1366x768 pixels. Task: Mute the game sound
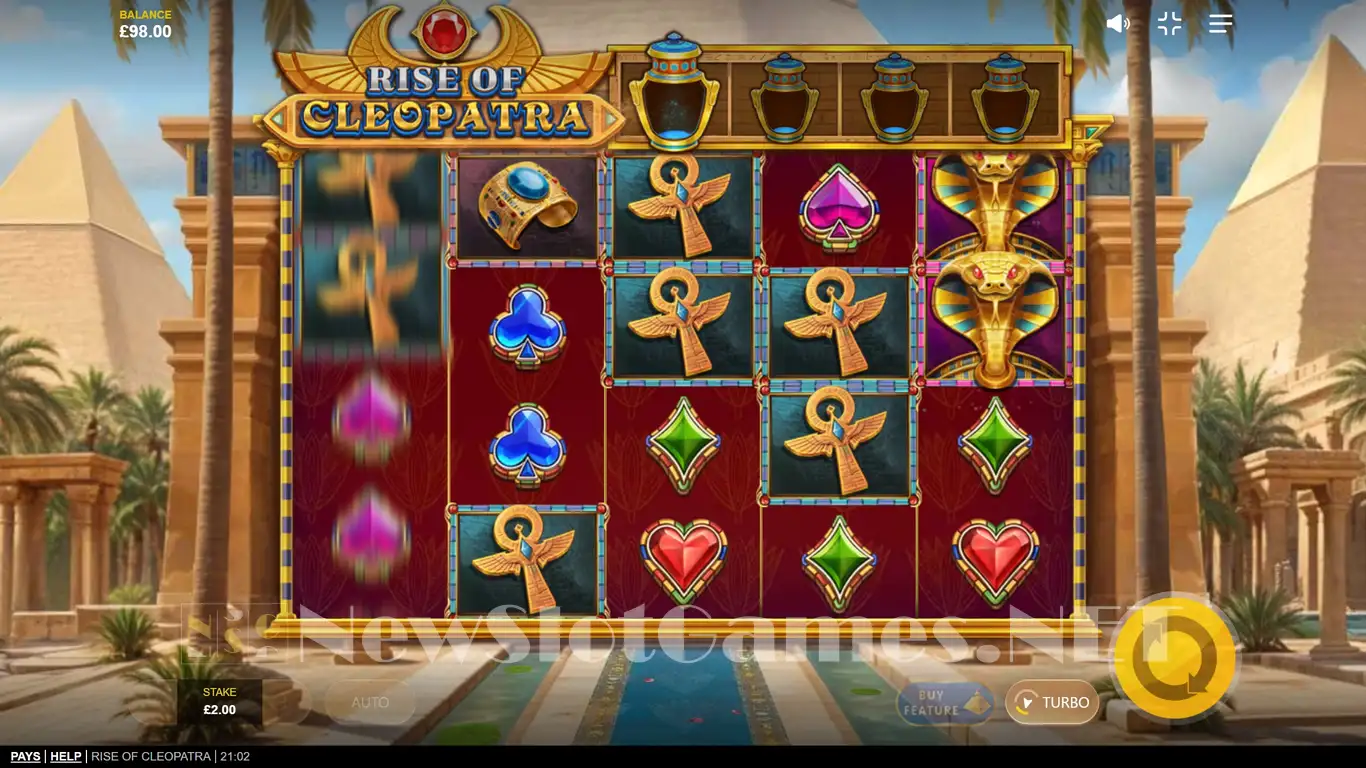point(1117,24)
